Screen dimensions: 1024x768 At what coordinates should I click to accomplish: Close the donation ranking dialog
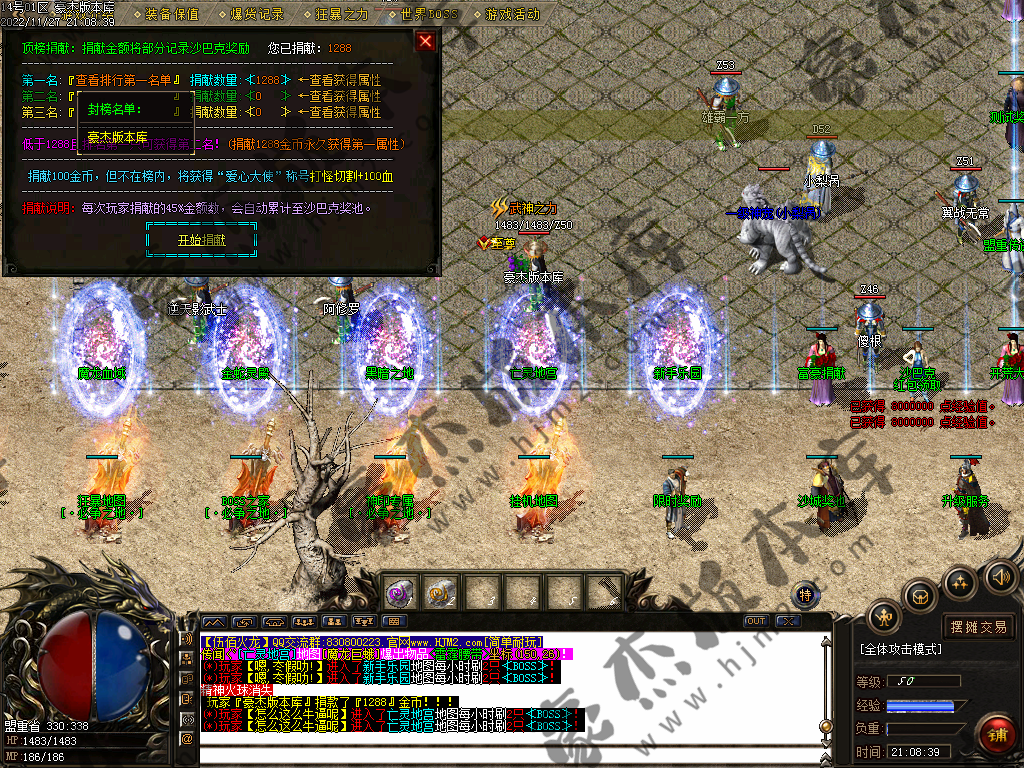point(425,41)
